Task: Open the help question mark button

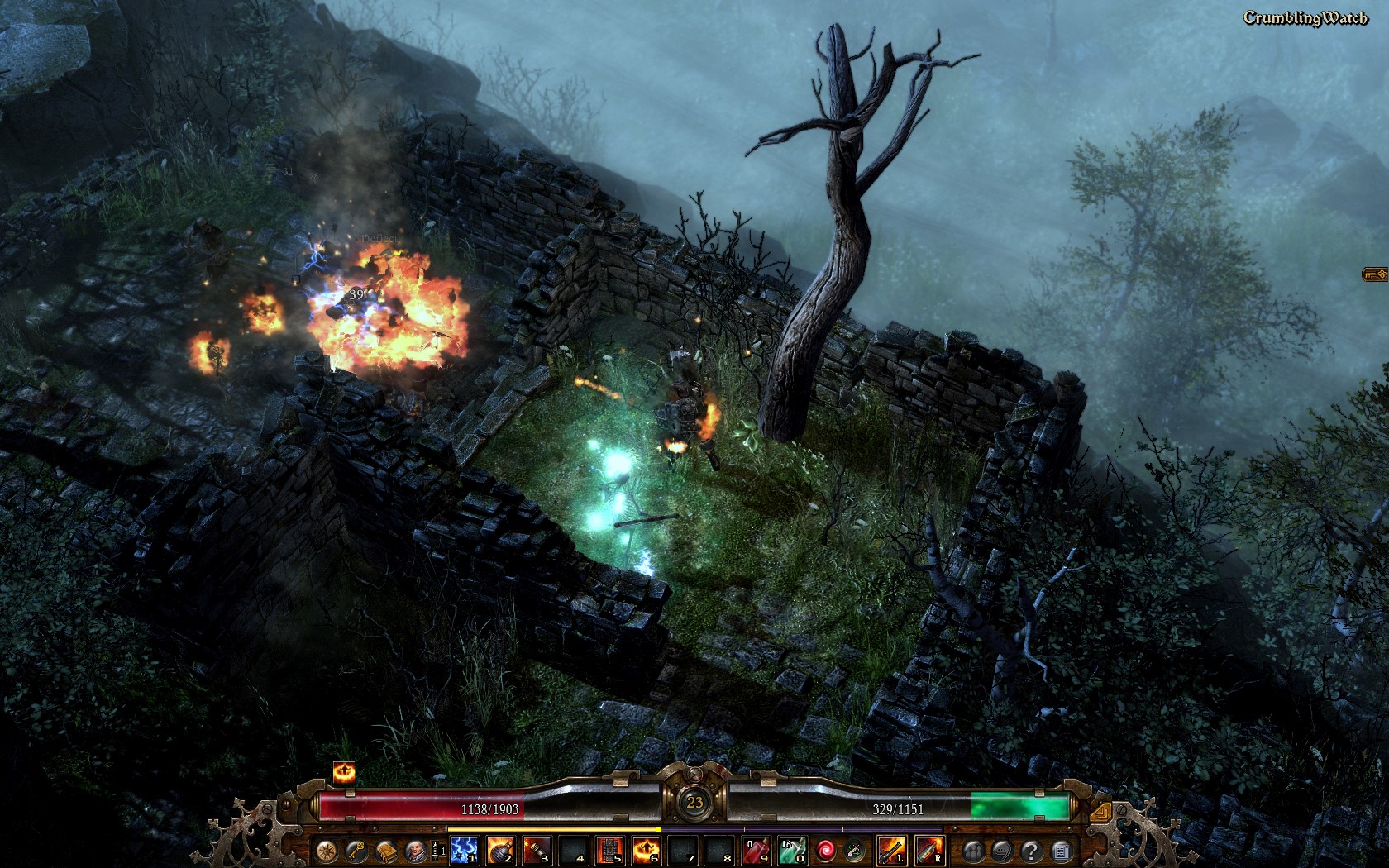Action: tap(1031, 851)
